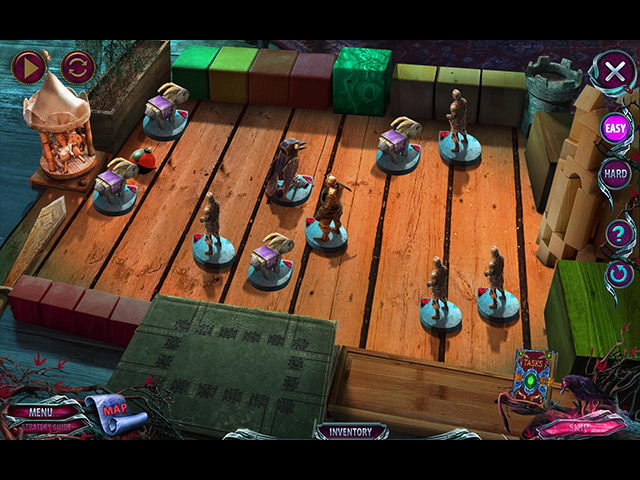Open the Map scroll
This screenshot has width=640, height=480.
pos(112,410)
